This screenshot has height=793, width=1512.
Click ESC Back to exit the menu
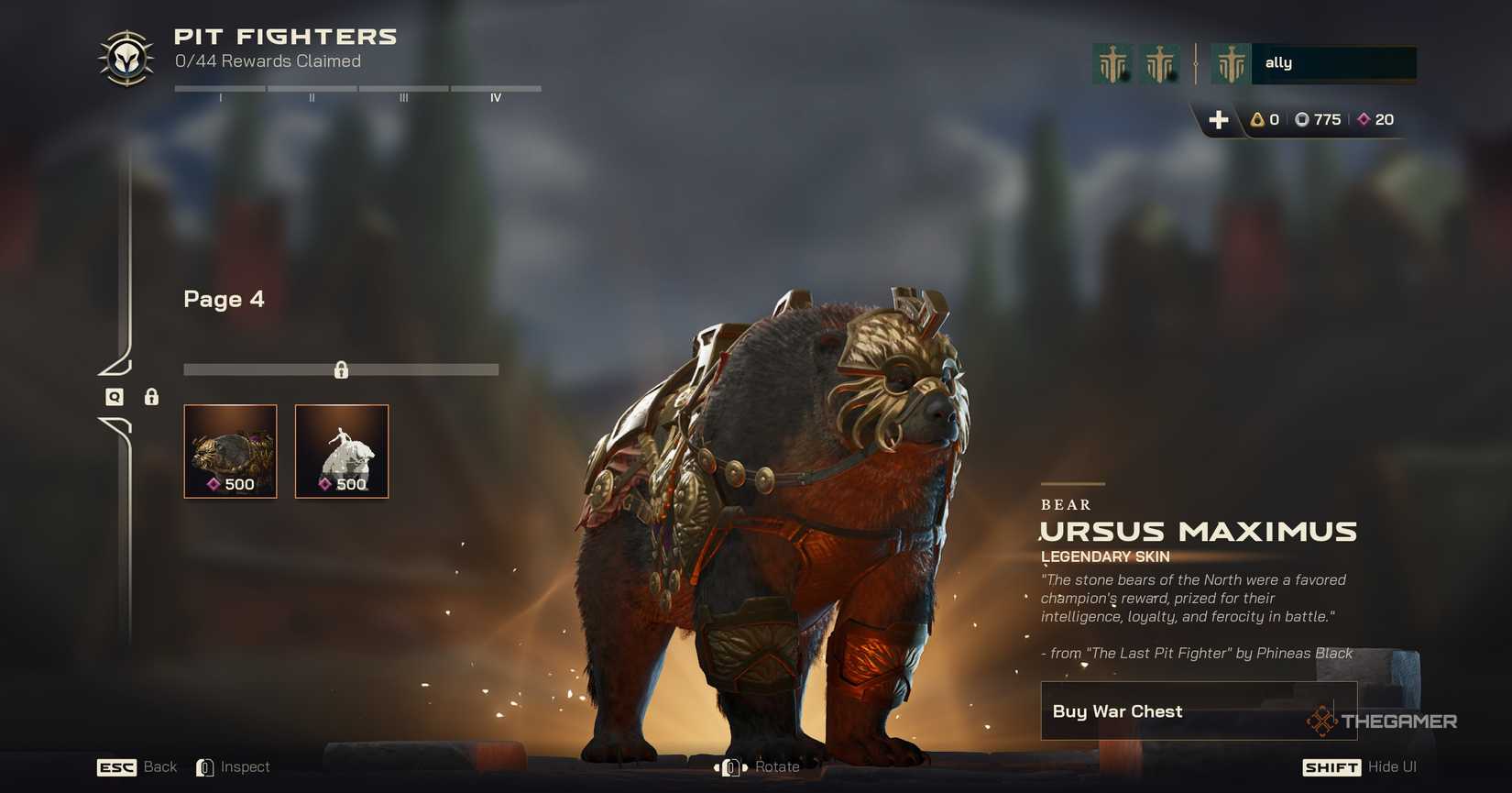(115, 766)
